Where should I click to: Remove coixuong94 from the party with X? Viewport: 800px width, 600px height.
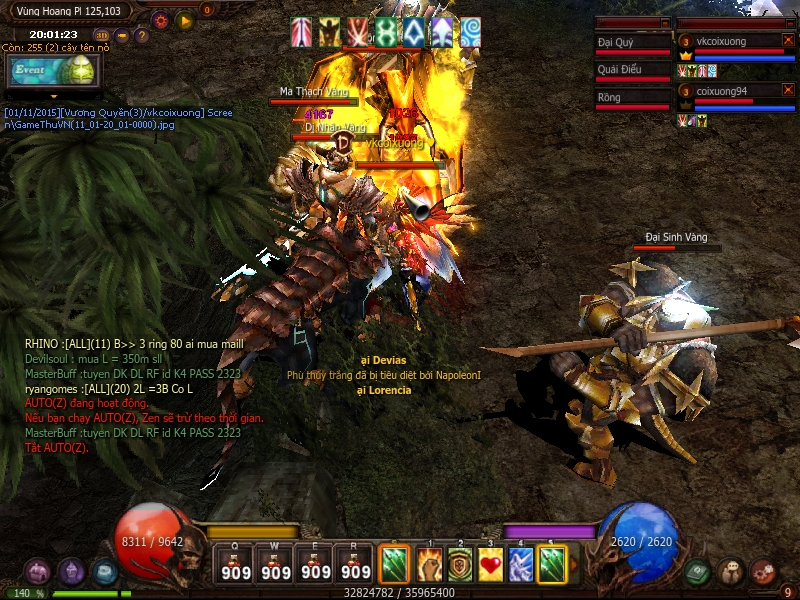(x=788, y=90)
